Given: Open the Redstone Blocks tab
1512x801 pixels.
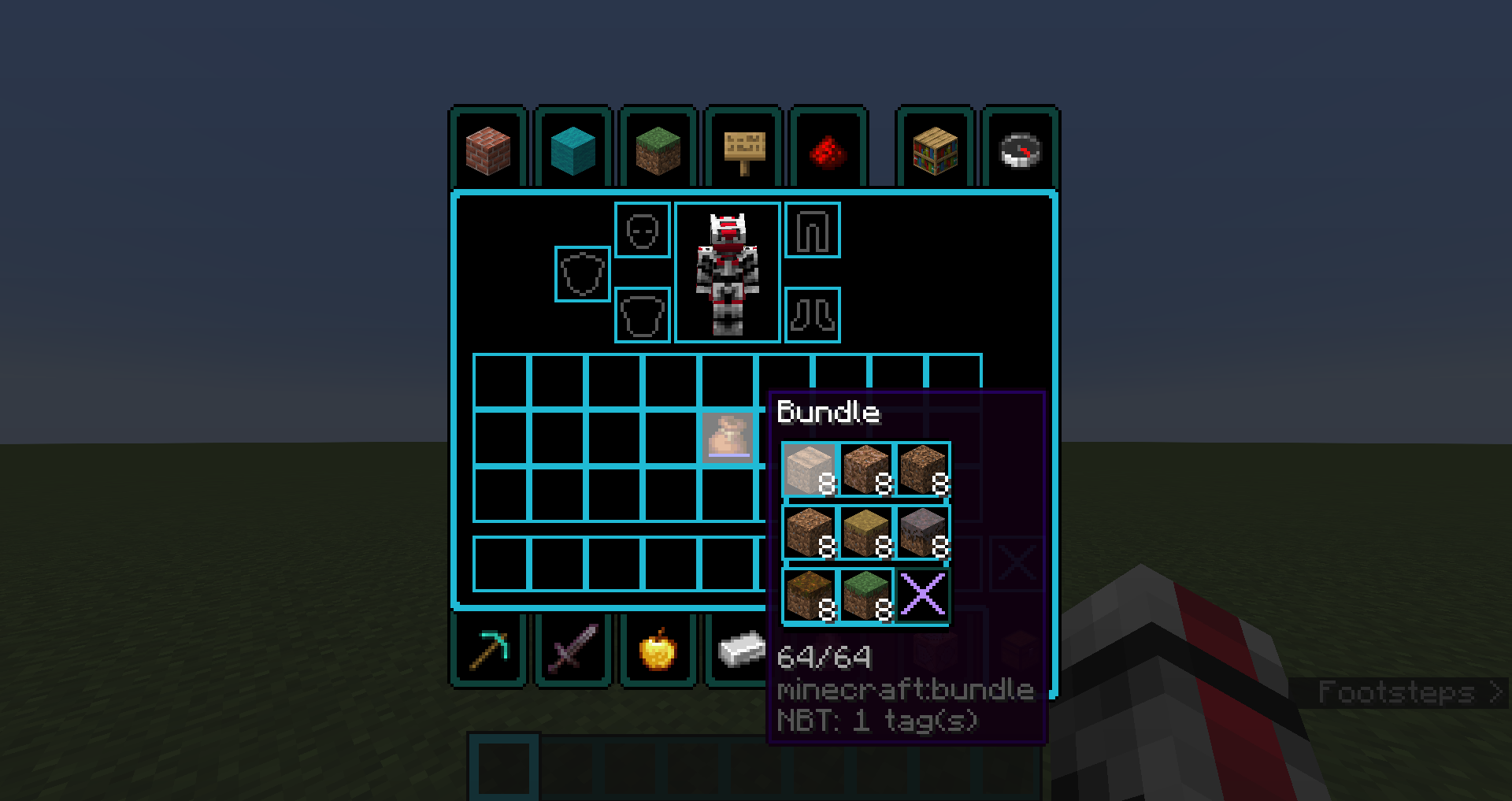Looking at the screenshot, I should click(828, 150).
